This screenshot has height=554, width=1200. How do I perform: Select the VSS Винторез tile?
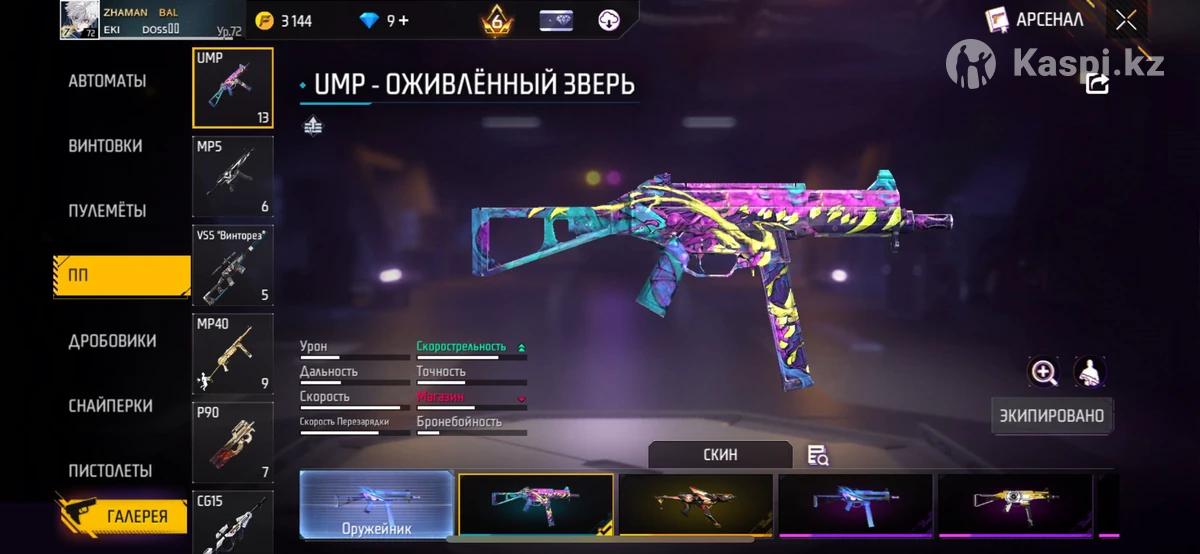(x=232, y=265)
